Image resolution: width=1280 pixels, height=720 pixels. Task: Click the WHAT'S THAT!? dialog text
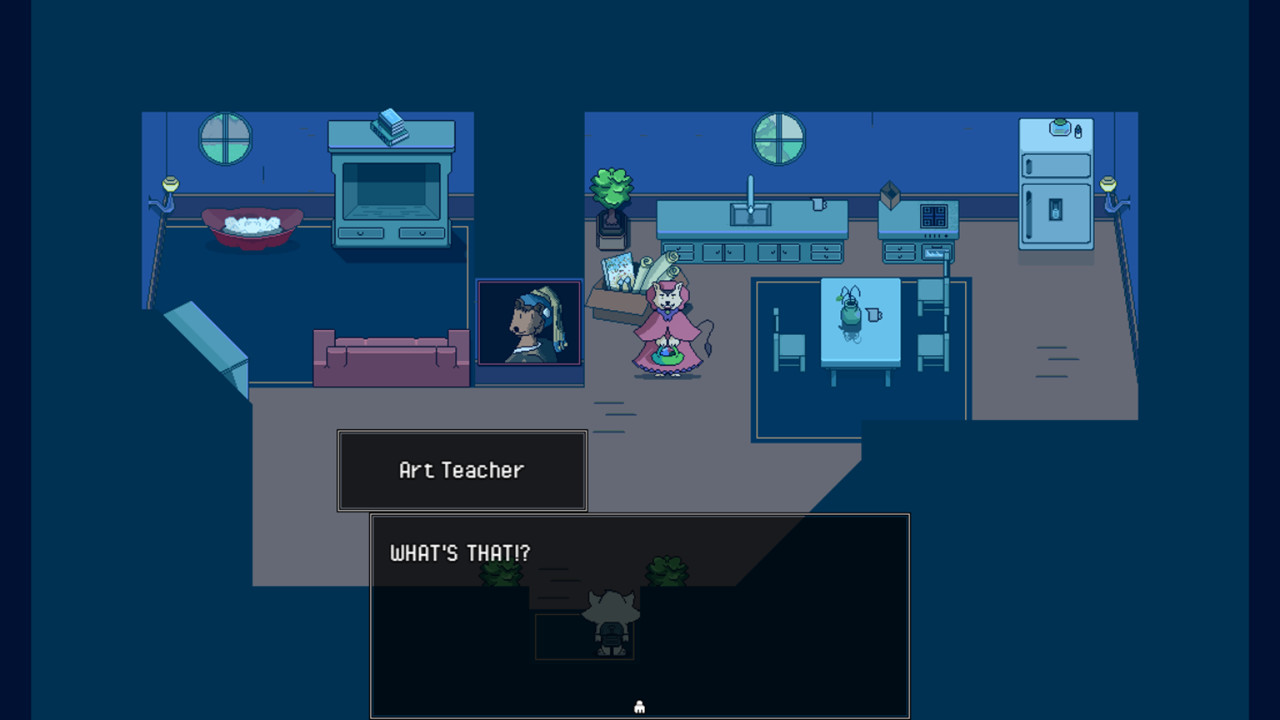(459, 552)
